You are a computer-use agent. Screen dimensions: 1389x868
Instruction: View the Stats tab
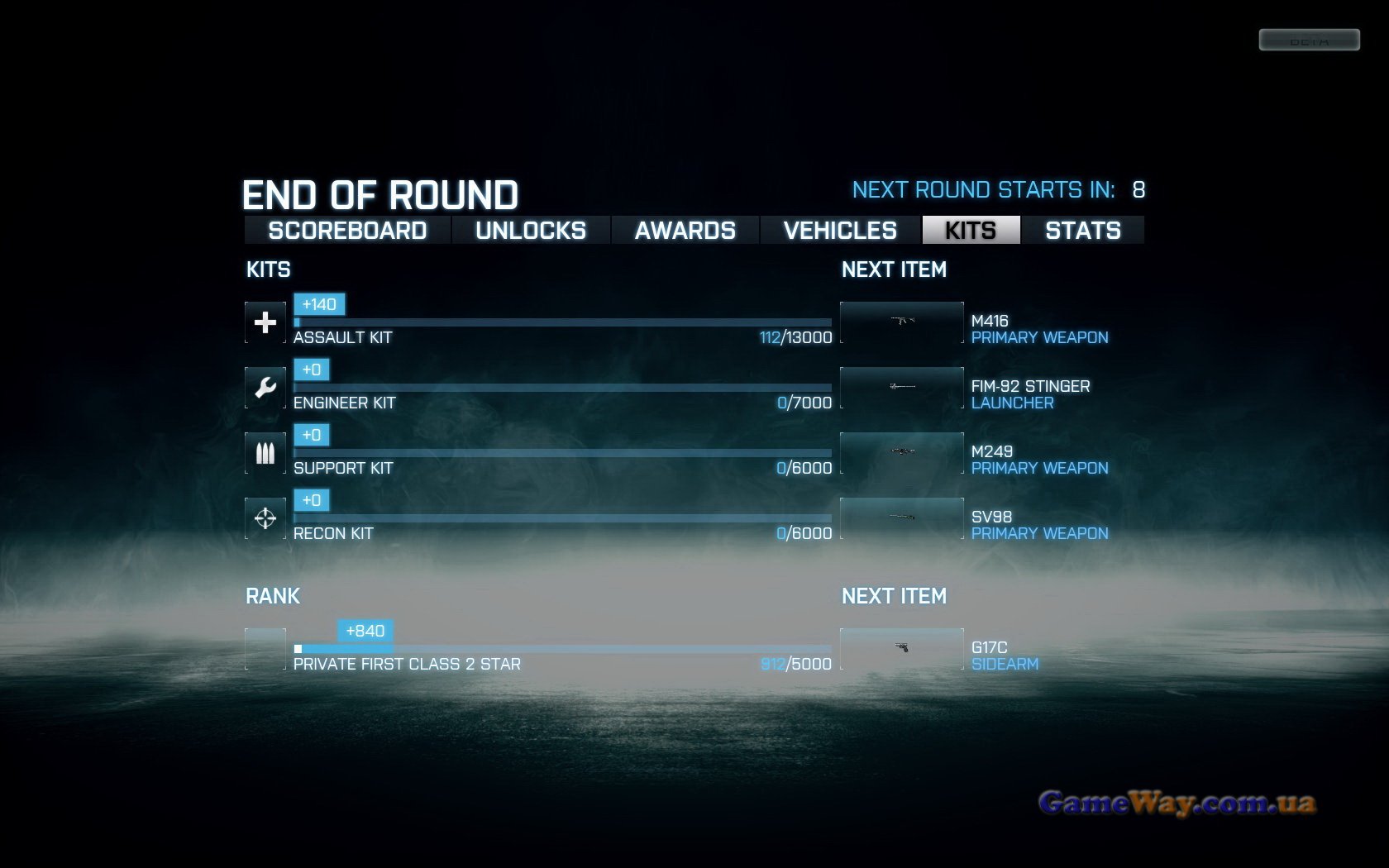pos(1083,231)
